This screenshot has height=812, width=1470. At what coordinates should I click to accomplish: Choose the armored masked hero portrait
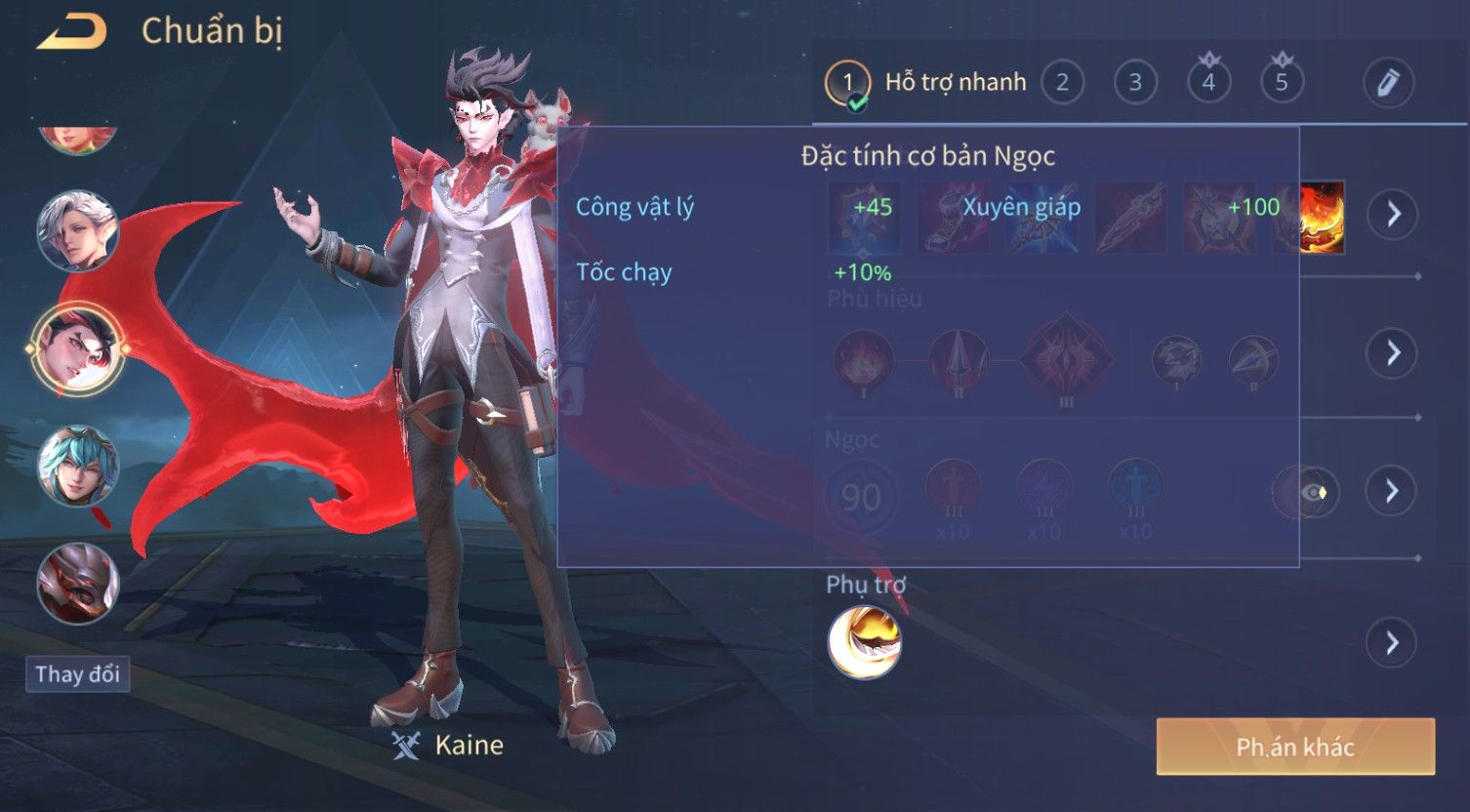pos(77,584)
